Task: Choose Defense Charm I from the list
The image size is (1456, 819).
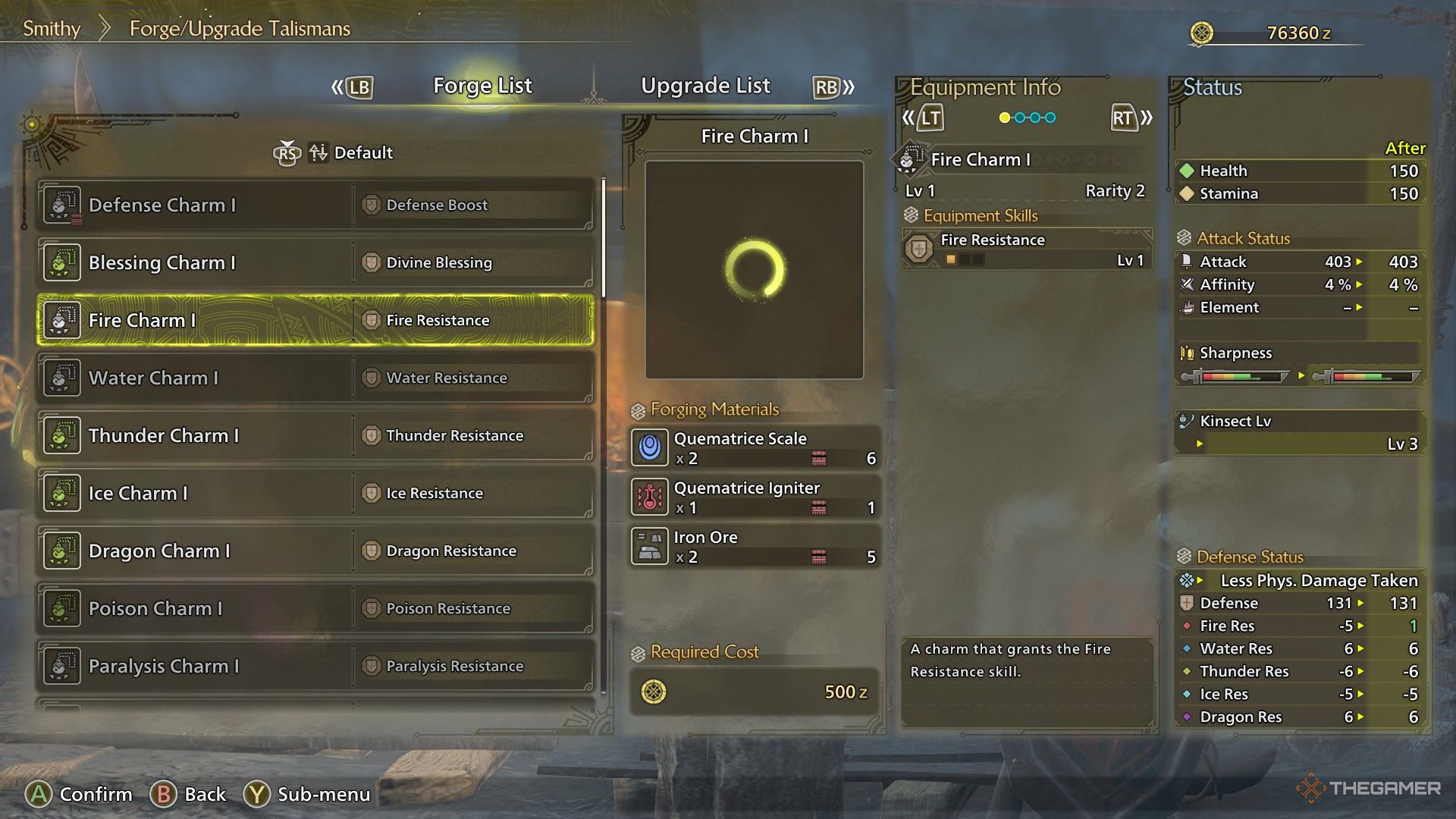Action: point(315,205)
